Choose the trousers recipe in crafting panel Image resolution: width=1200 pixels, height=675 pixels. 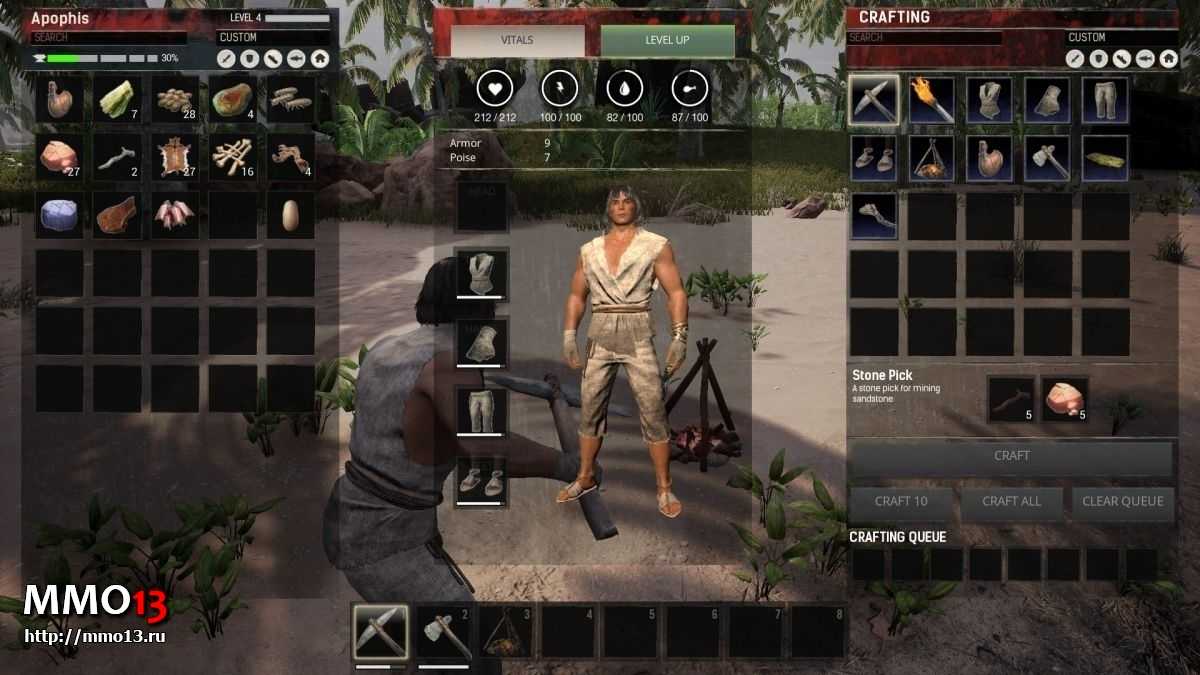1105,99
